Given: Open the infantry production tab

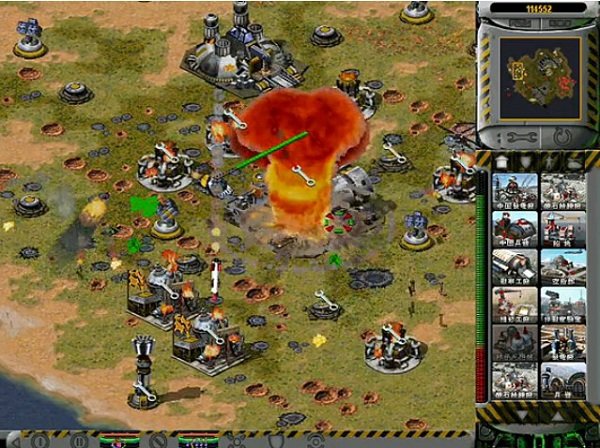Looking at the screenshot, I should coord(550,161).
